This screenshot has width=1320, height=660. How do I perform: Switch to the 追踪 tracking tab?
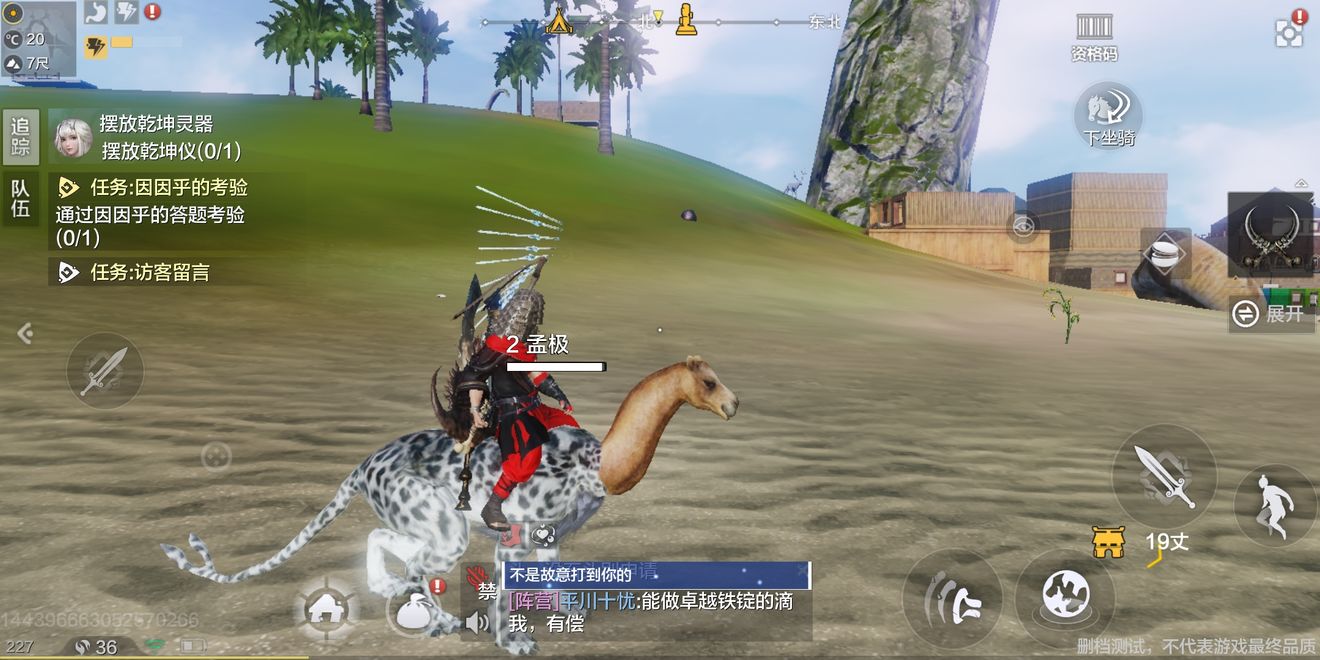(20, 137)
